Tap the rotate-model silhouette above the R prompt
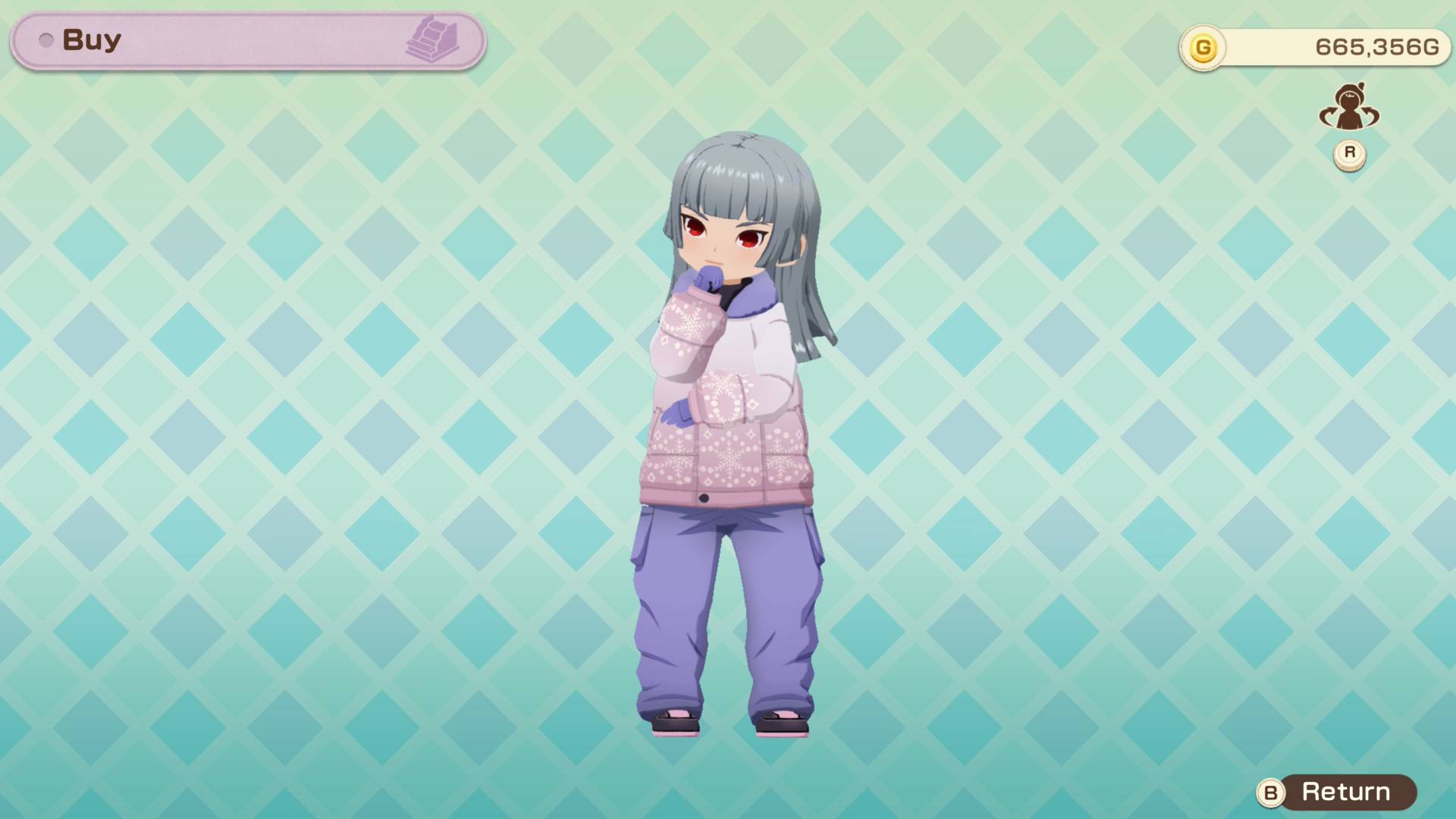Viewport: 1456px width, 819px height. 1348,108
